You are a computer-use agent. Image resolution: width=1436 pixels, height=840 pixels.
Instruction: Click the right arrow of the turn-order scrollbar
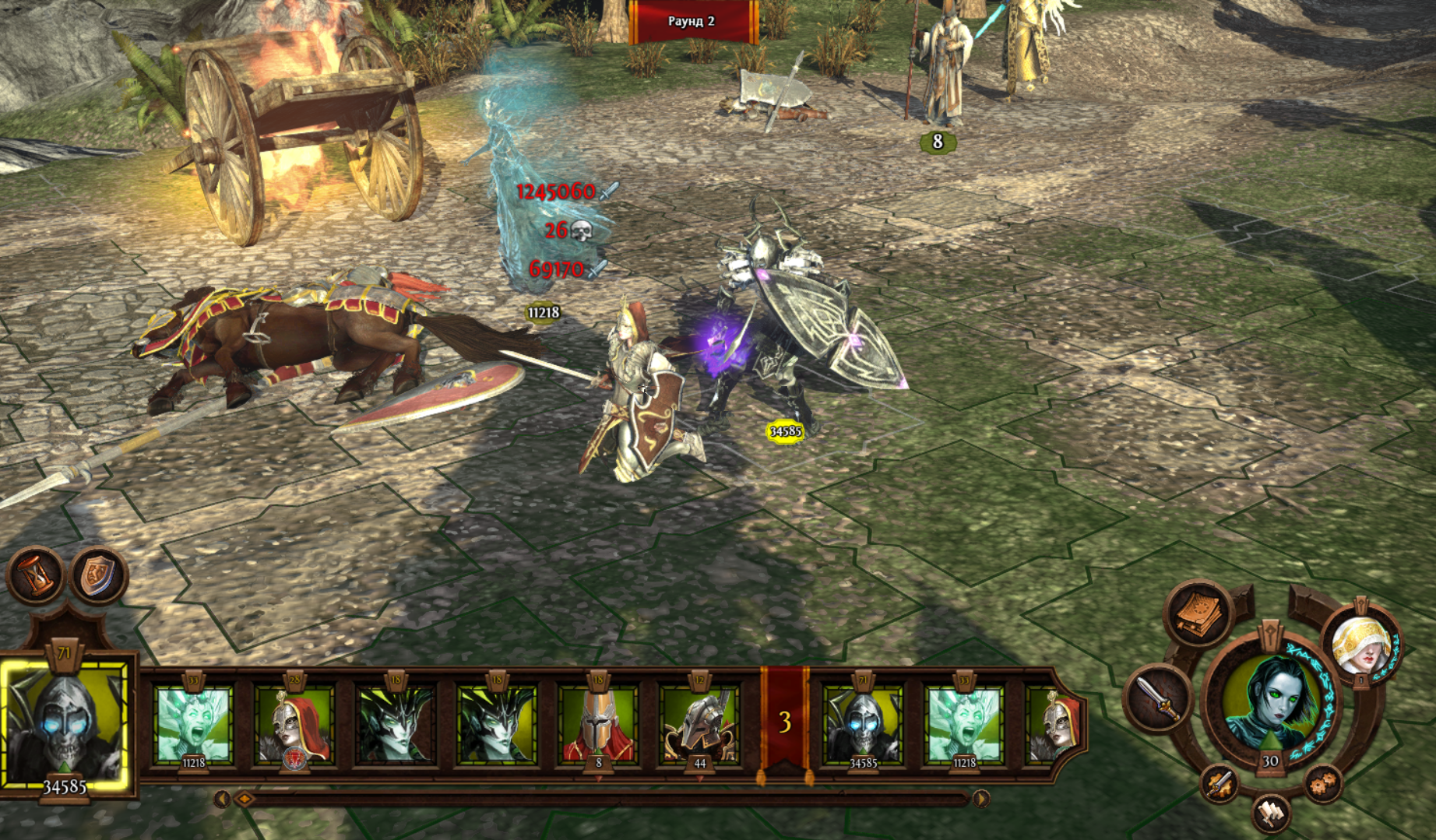(x=981, y=799)
